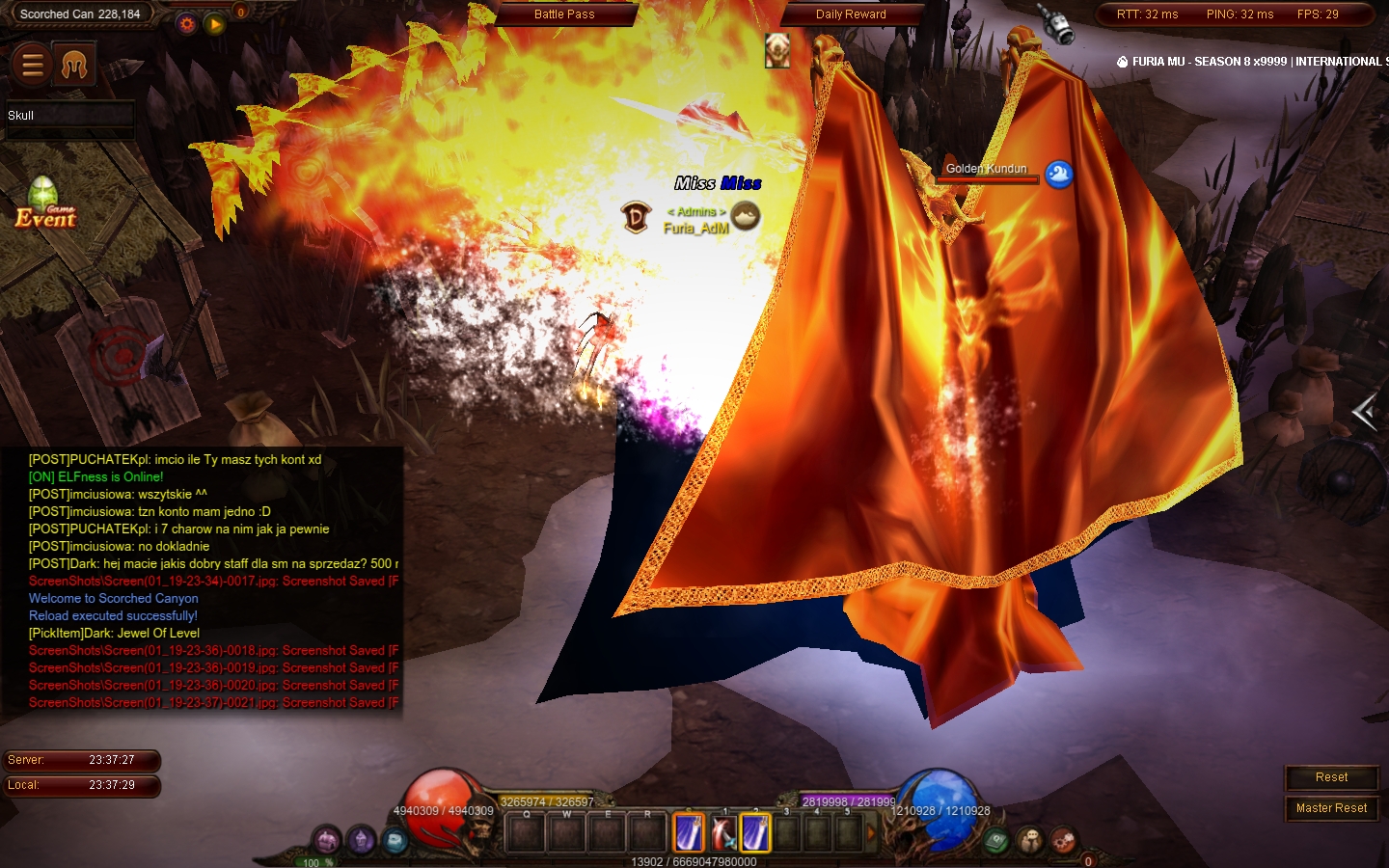Open the purple helmet character icon
This screenshot has width=1389, height=868.
click(x=362, y=840)
